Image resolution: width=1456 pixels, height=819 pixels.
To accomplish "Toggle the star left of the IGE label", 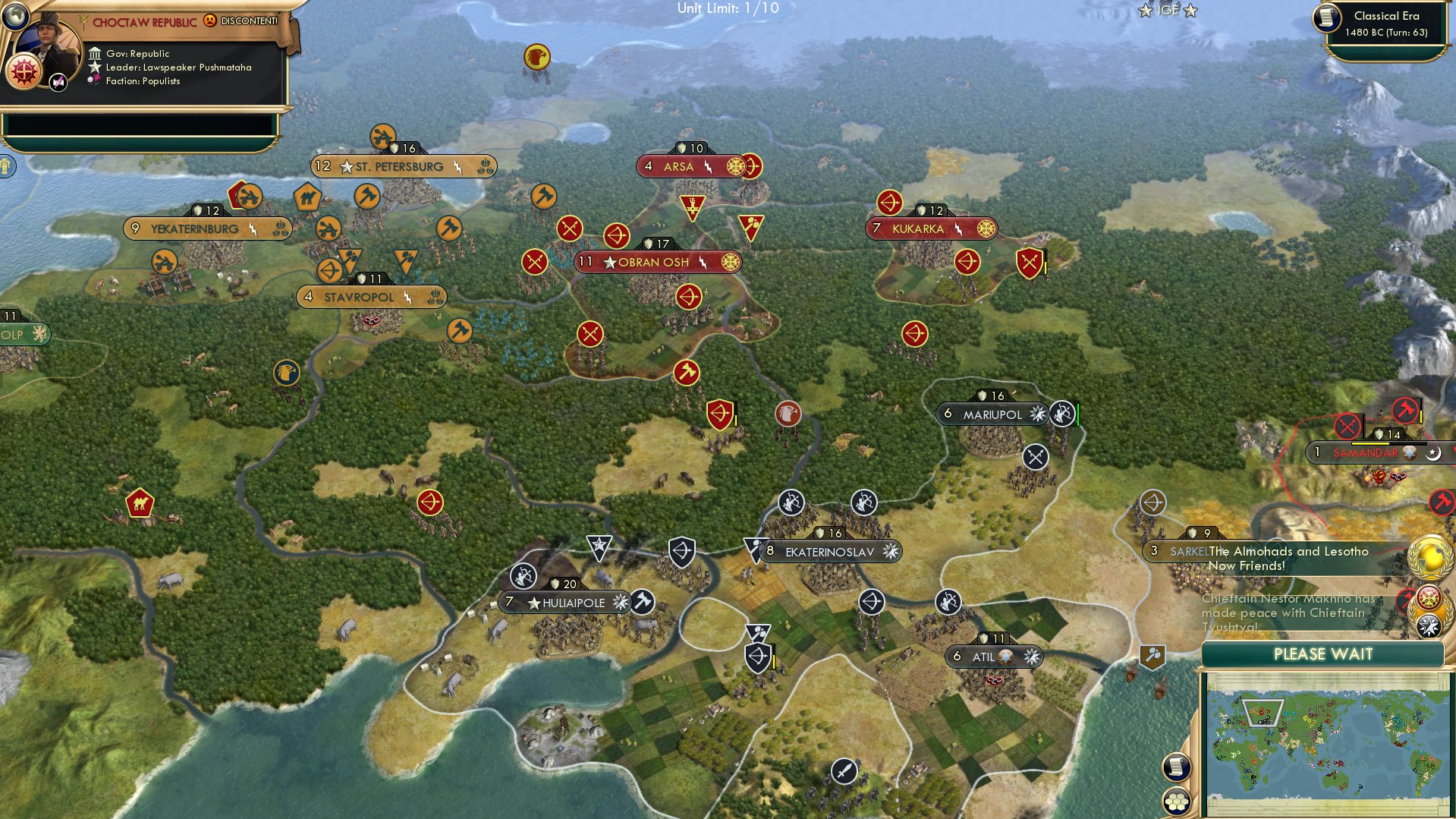I will [1146, 10].
